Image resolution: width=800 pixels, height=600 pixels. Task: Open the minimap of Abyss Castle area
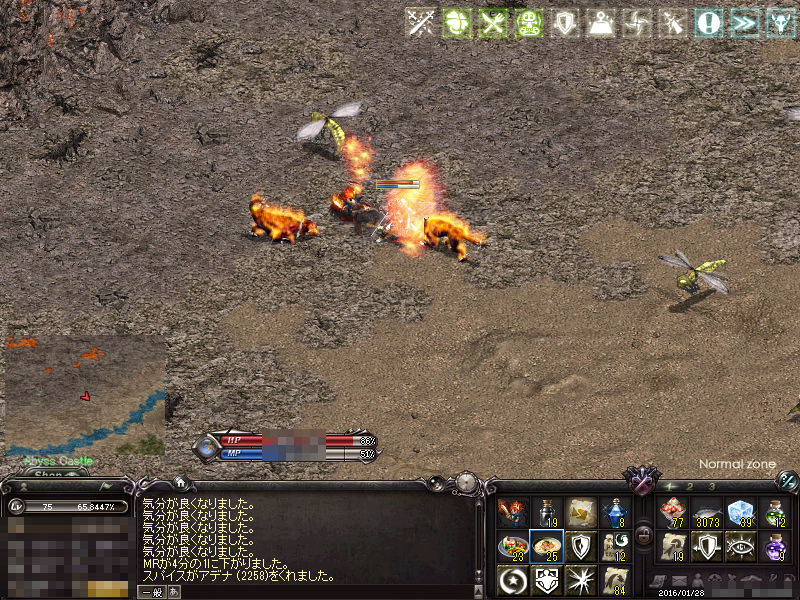85,395
